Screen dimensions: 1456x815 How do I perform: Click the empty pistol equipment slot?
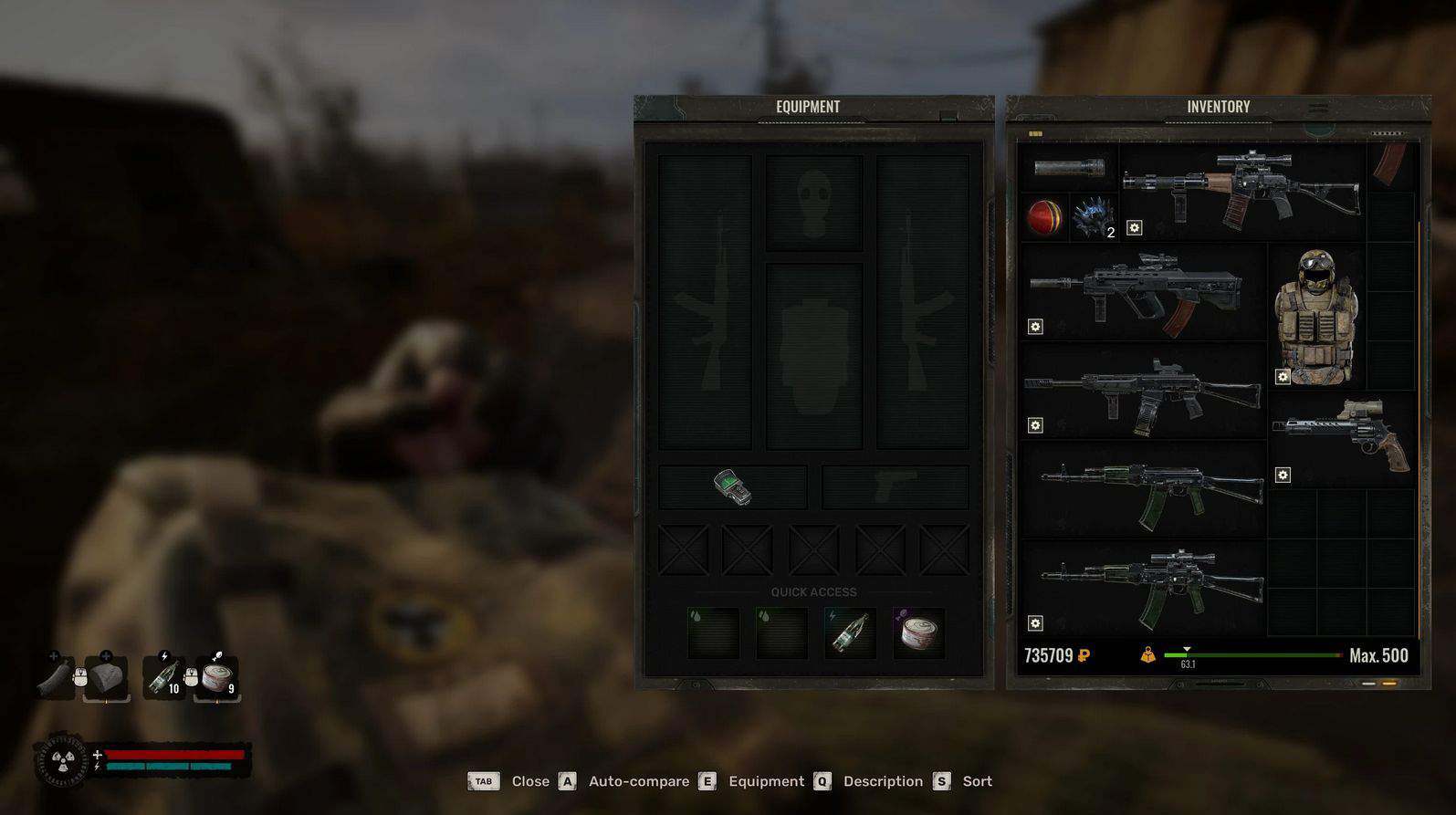click(895, 487)
